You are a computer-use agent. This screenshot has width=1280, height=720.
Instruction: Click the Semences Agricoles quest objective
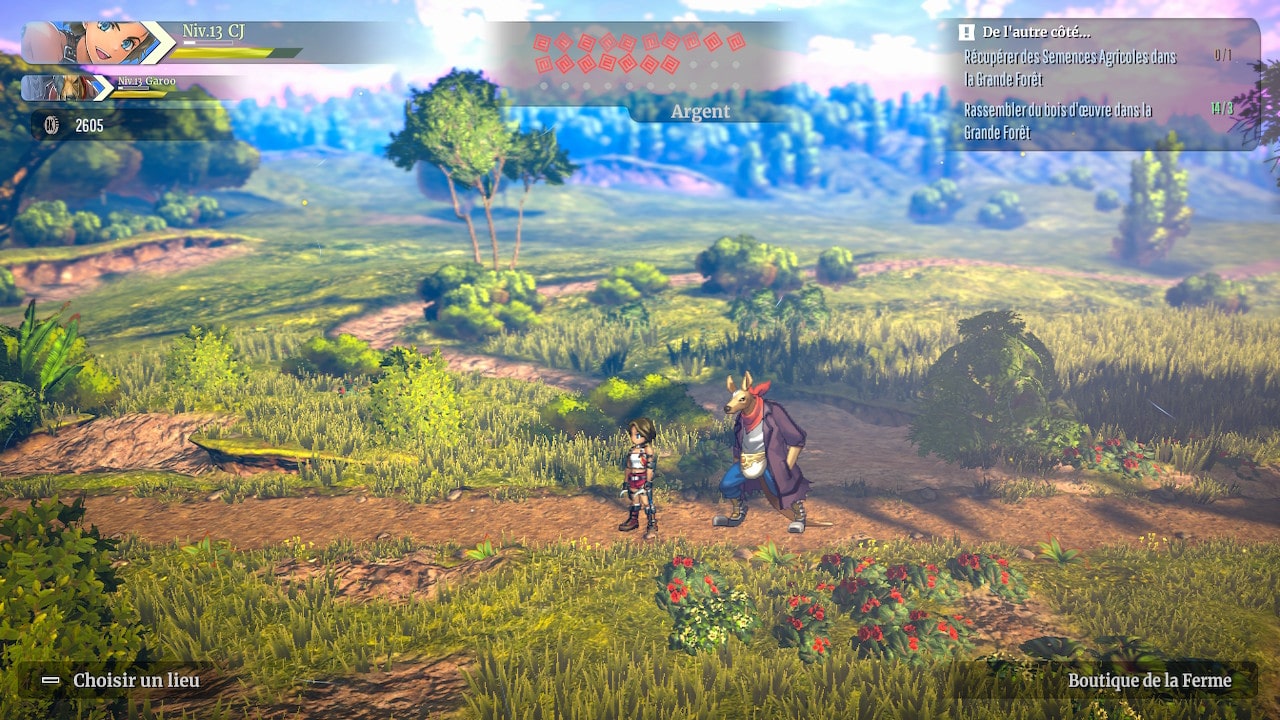pyautogui.click(x=1070, y=67)
